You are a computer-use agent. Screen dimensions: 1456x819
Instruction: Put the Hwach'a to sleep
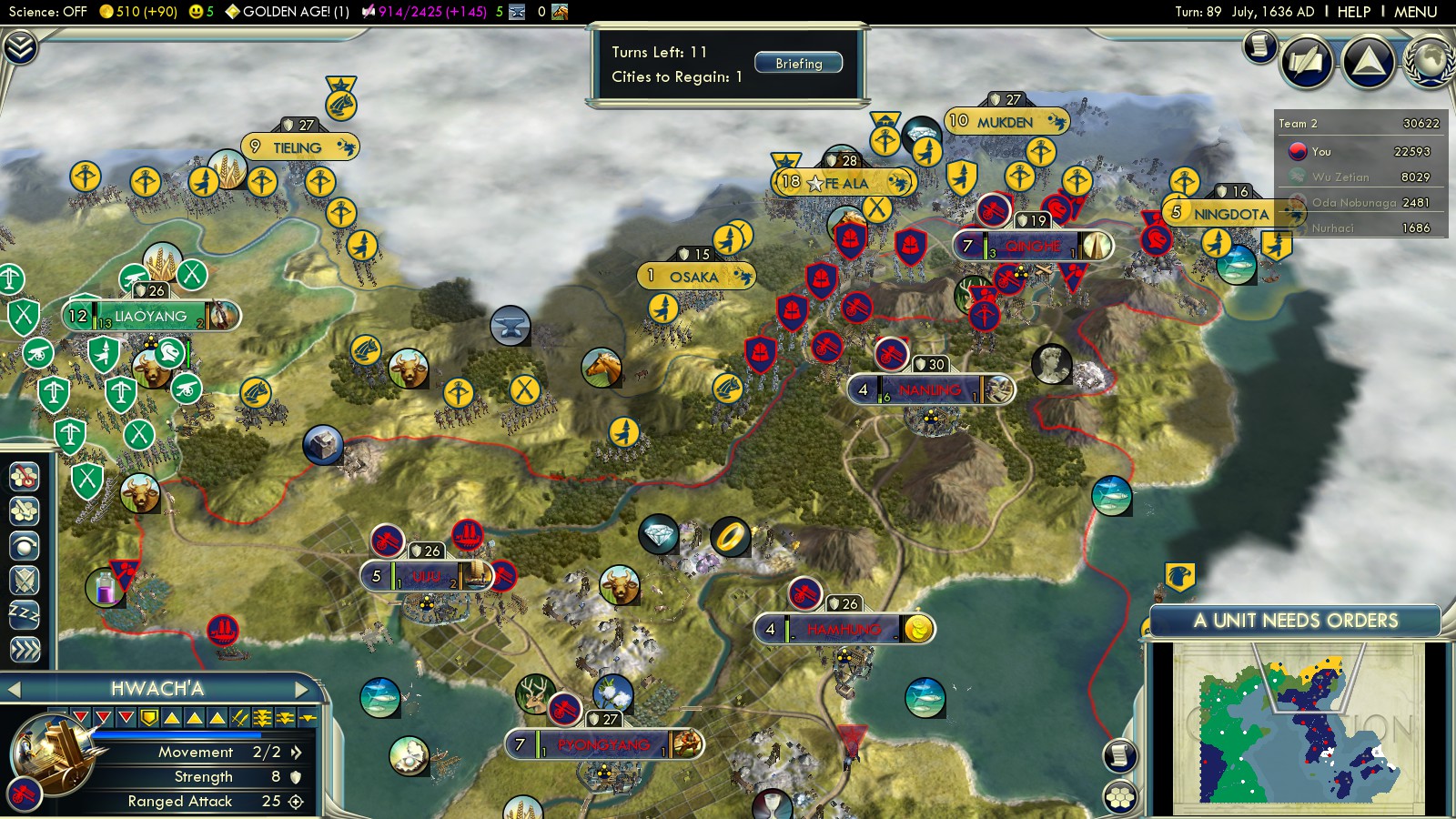click(25, 615)
